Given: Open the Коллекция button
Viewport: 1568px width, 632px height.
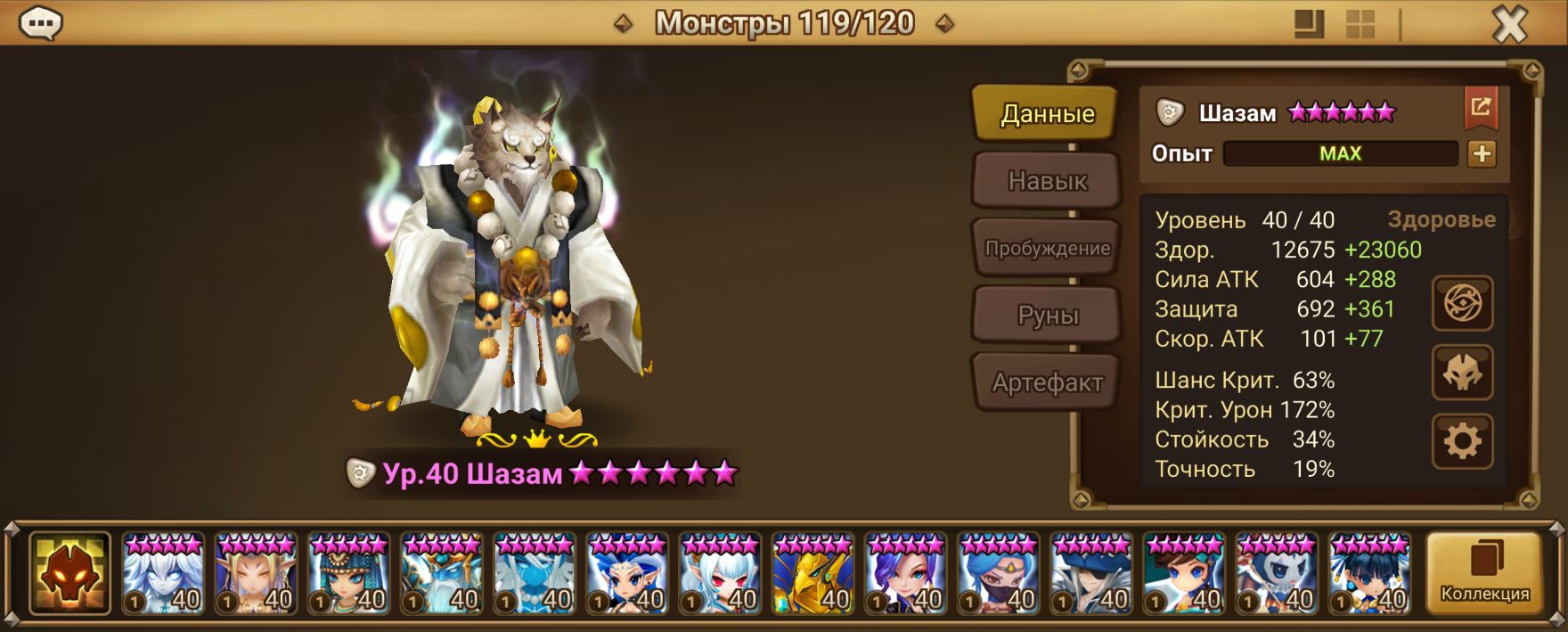Looking at the screenshot, I should (1484, 573).
